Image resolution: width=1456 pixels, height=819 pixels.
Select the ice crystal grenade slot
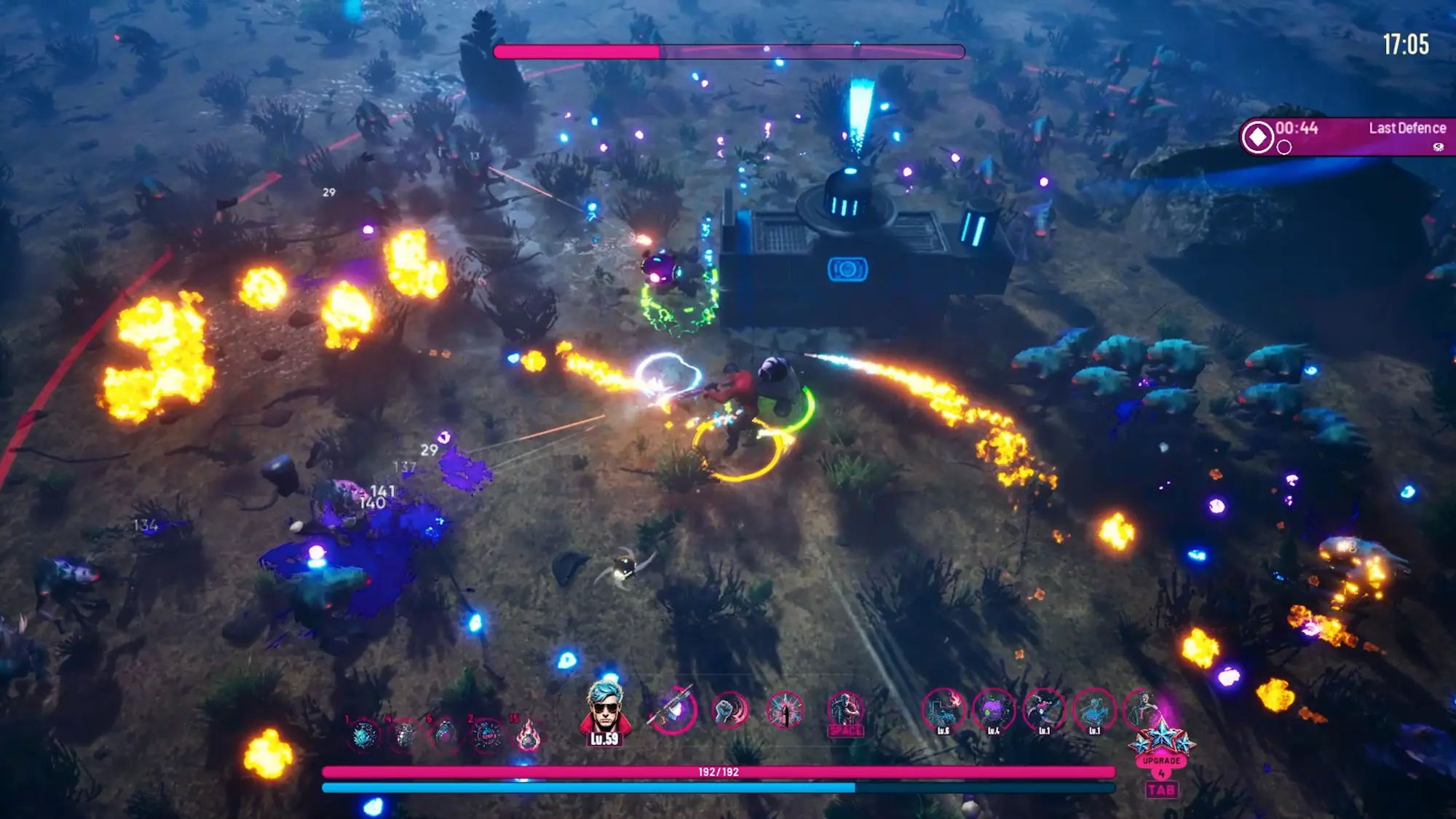363,735
